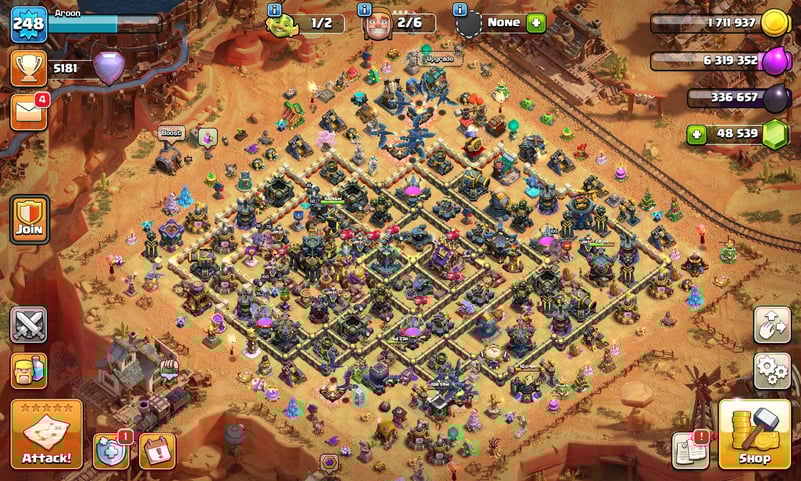Open the news papers icon

(x=690, y=450)
